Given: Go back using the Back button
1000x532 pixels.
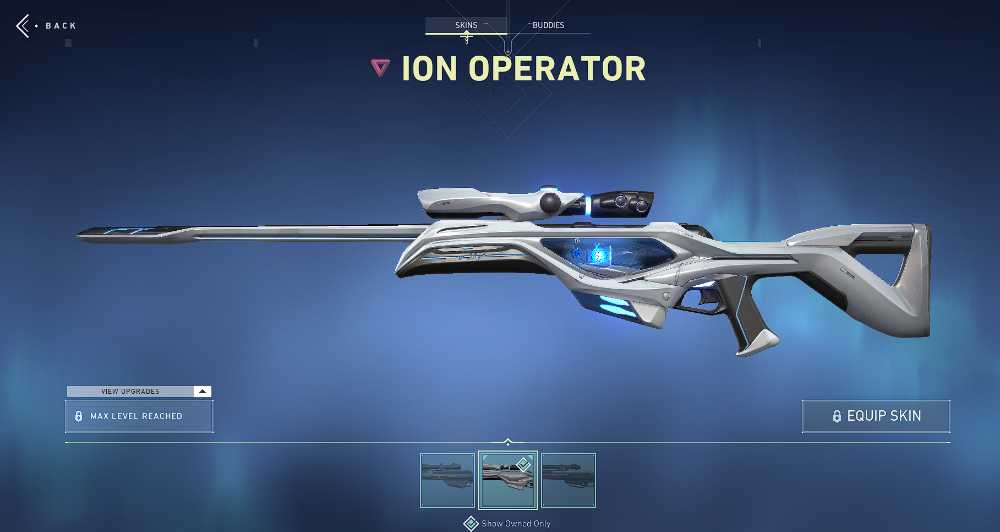Looking at the screenshot, I should click(x=46, y=25).
